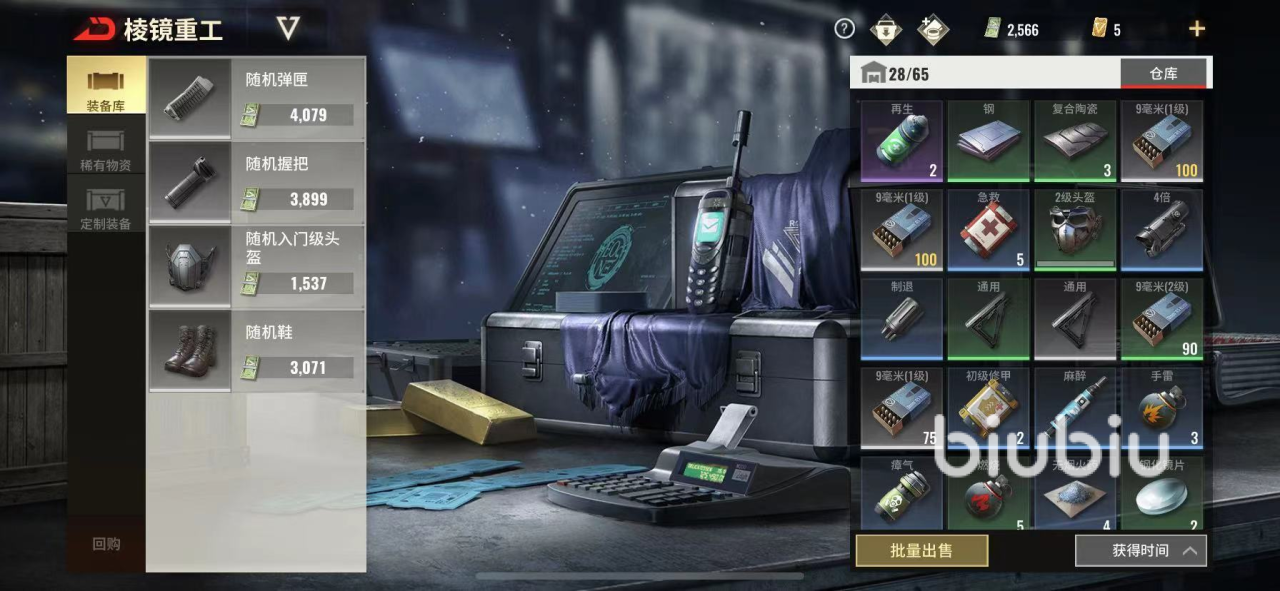Open the 仓库 warehouse tab
The height and width of the screenshot is (591, 1280).
tap(1163, 73)
